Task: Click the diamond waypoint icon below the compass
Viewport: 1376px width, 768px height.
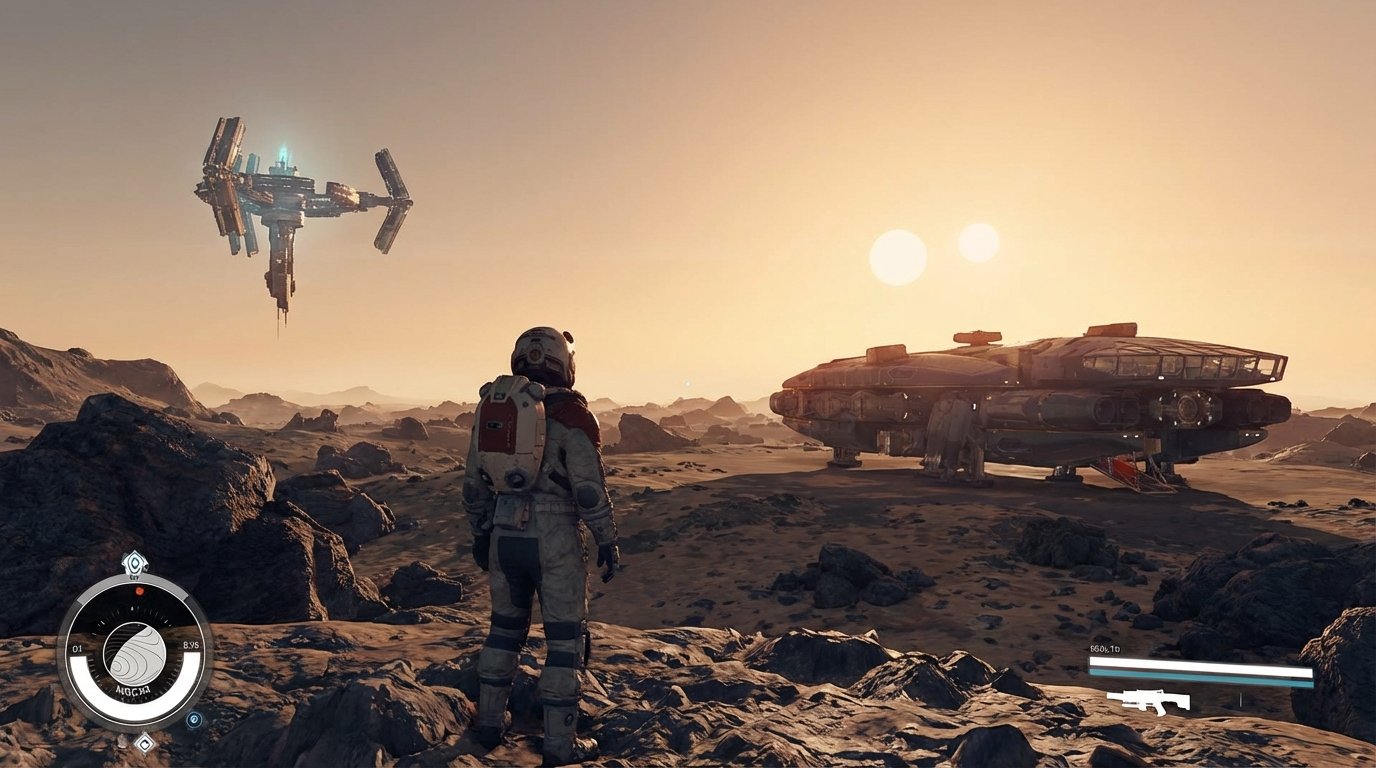Action: click(x=144, y=743)
